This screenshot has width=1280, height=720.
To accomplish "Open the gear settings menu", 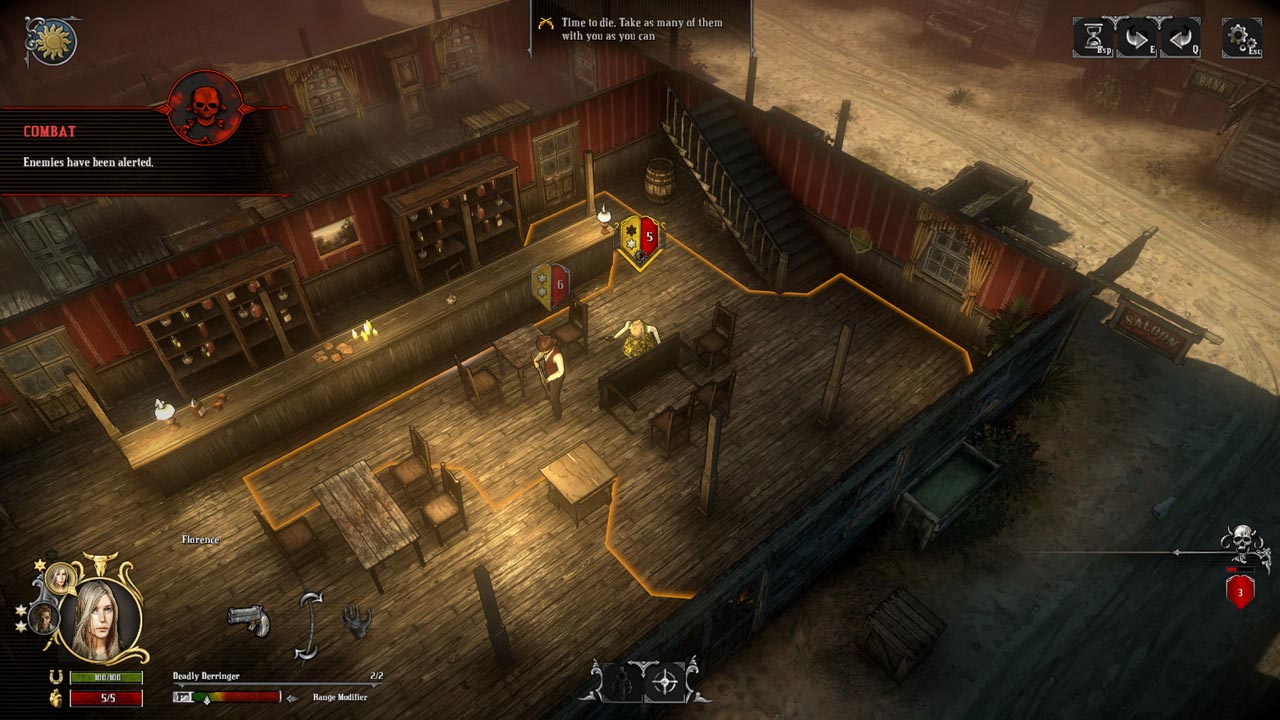I will pyautogui.click(x=1241, y=38).
